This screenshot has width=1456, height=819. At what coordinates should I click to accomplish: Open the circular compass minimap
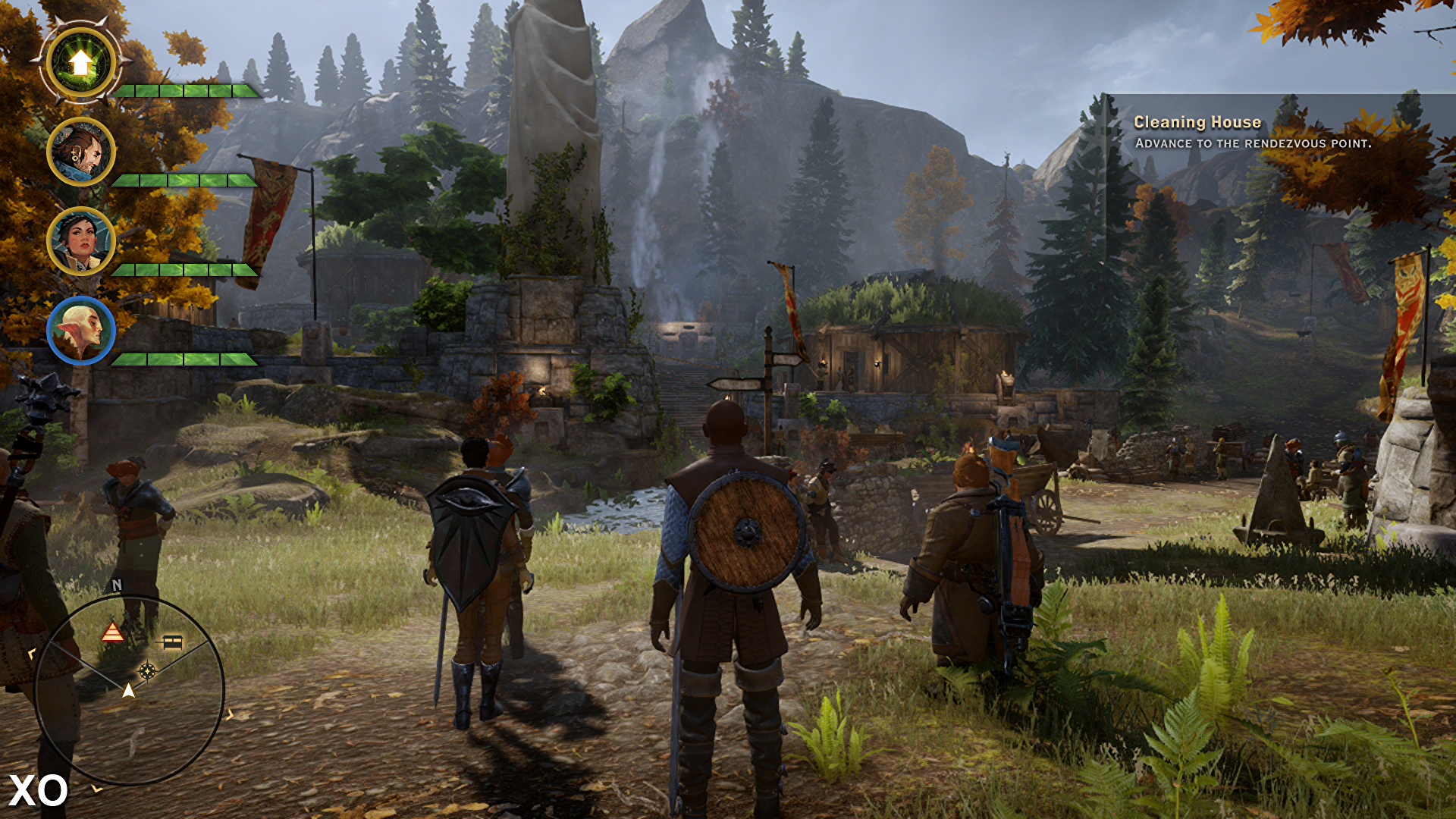pyautogui.click(x=130, y=690)
